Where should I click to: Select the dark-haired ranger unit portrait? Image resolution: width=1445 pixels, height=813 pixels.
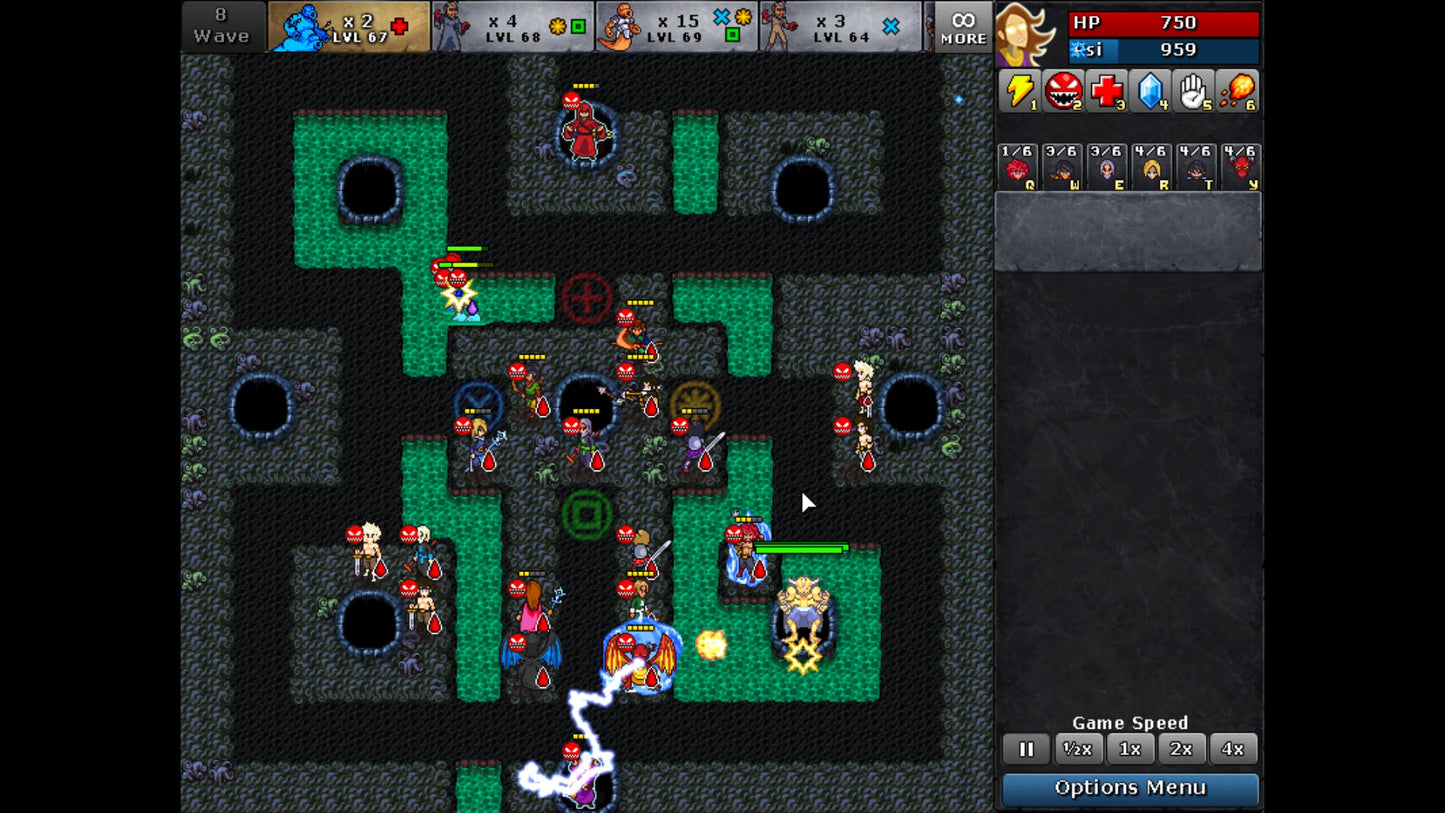(x=1062, y=166)
